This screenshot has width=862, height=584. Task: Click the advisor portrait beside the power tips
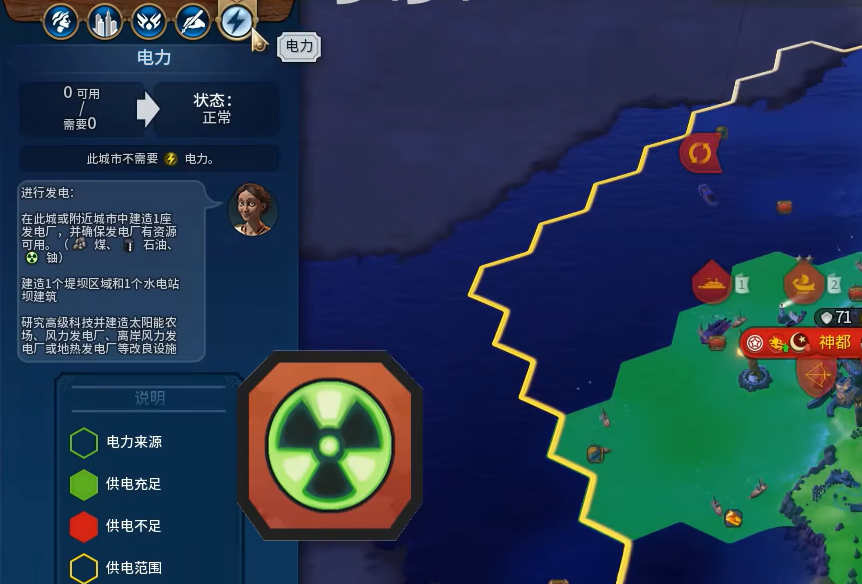pyautogui.click(x=252, y=209)
